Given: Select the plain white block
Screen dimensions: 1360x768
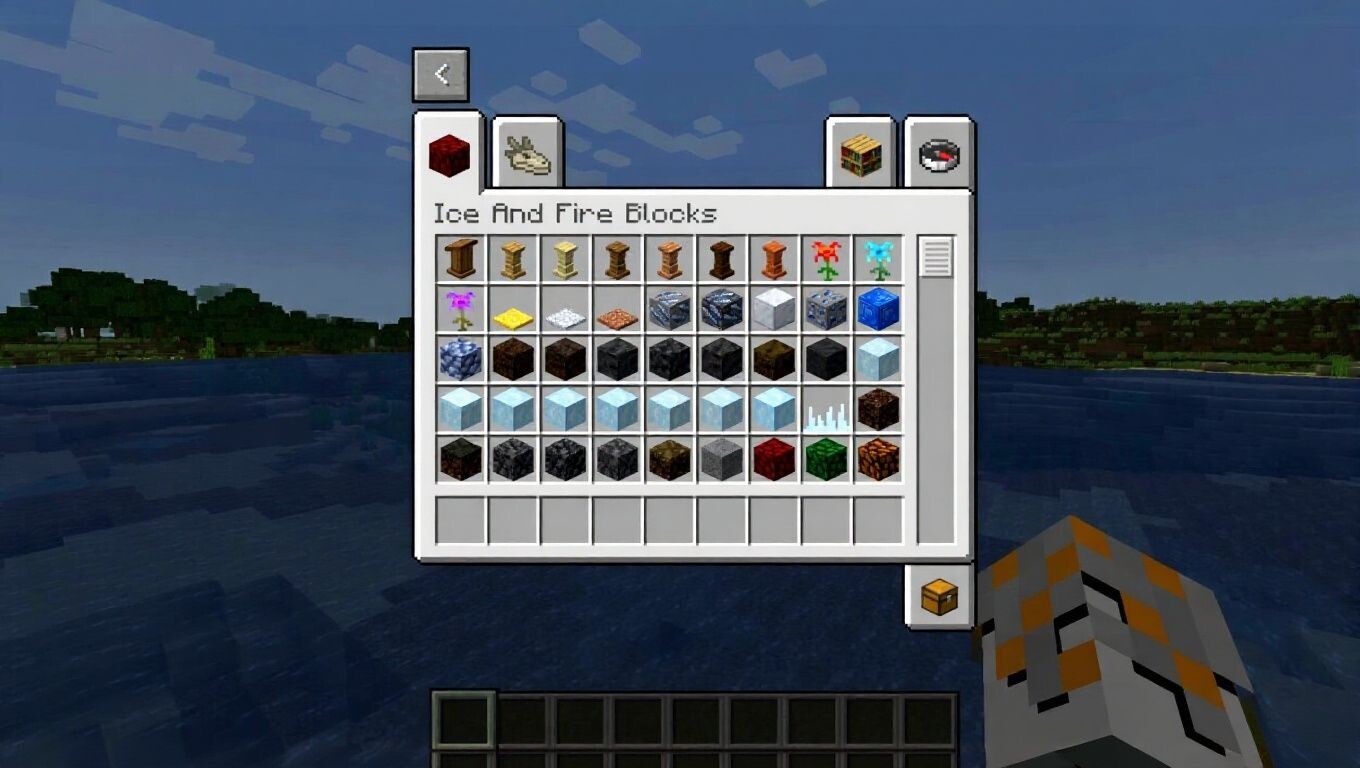Looking at the screenshot, I should [774, 310].
